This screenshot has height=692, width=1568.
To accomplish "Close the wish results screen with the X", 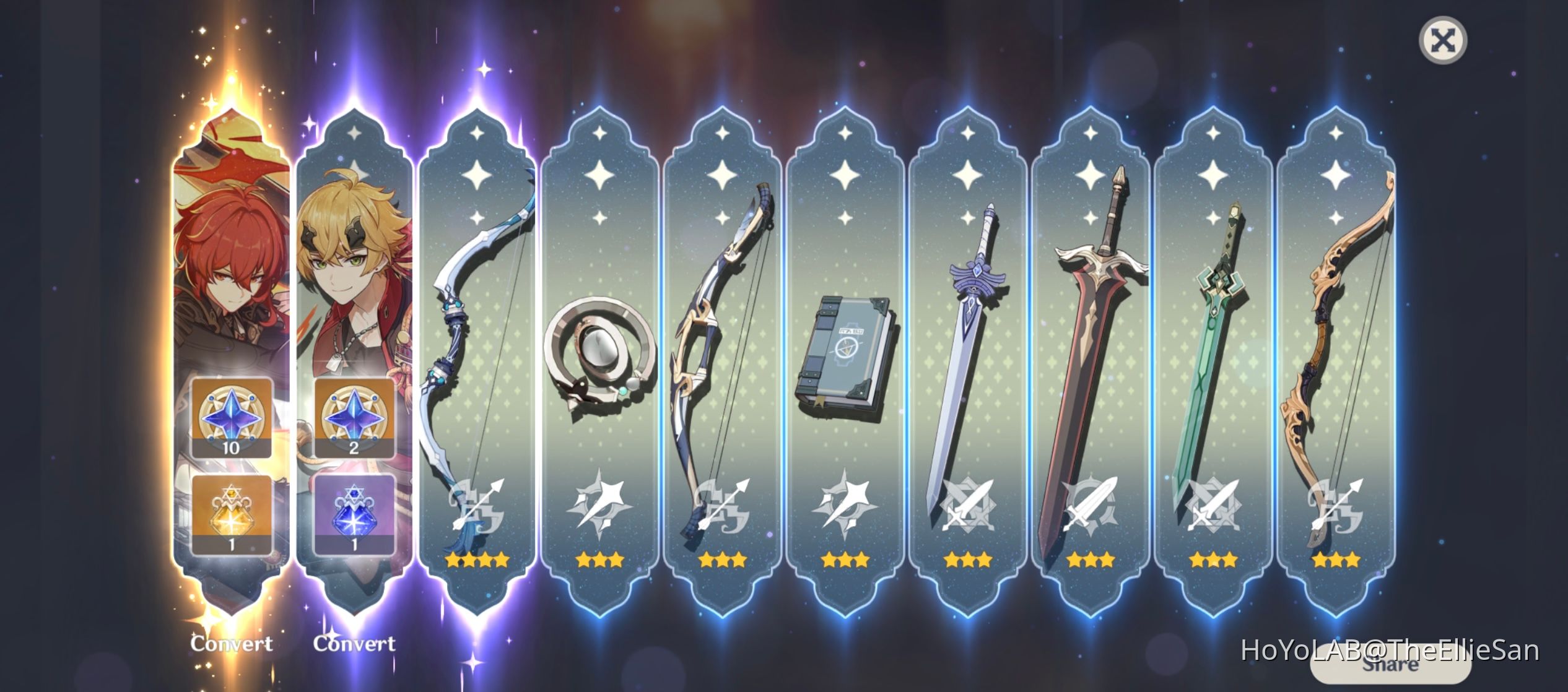I will [1445, 40].
